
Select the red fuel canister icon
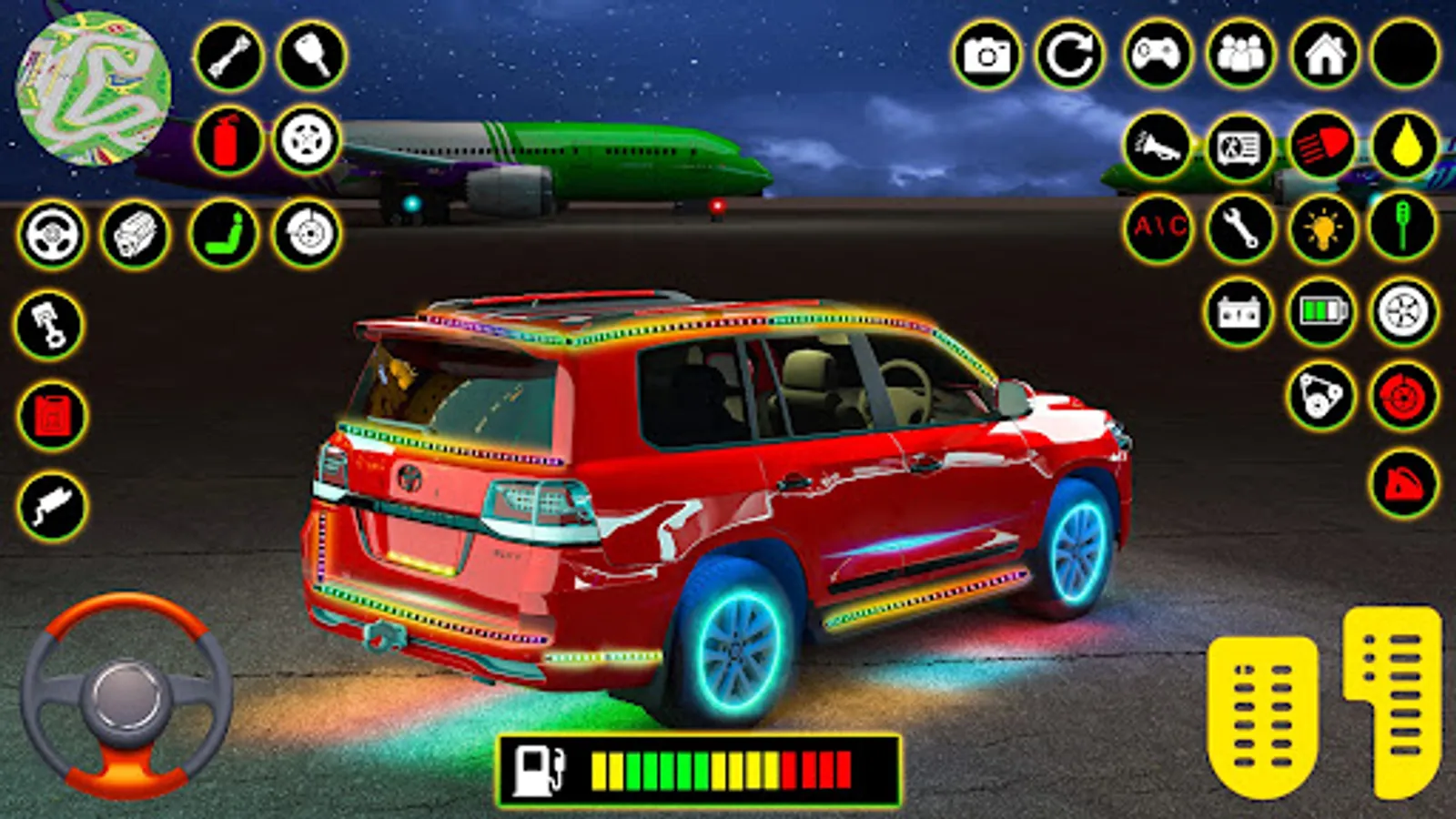point(52,417)
